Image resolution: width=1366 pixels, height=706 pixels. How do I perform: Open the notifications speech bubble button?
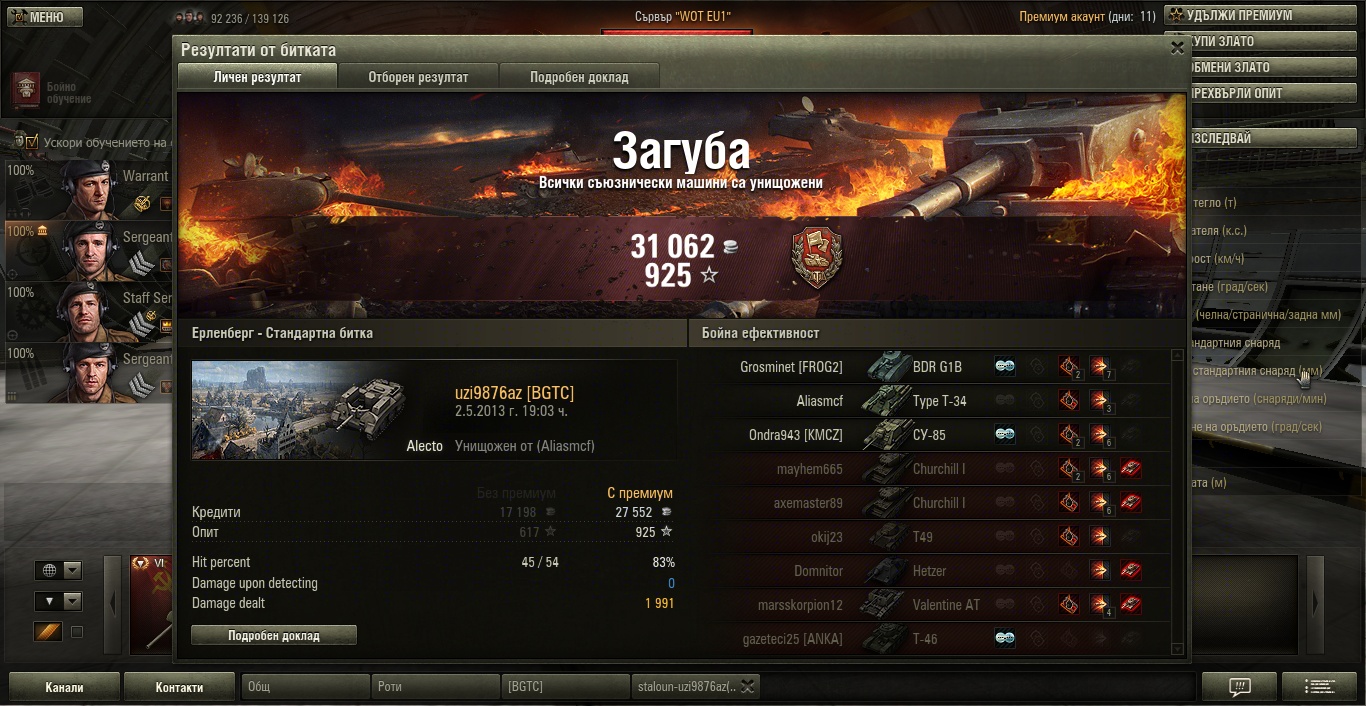coord(1239,687)
